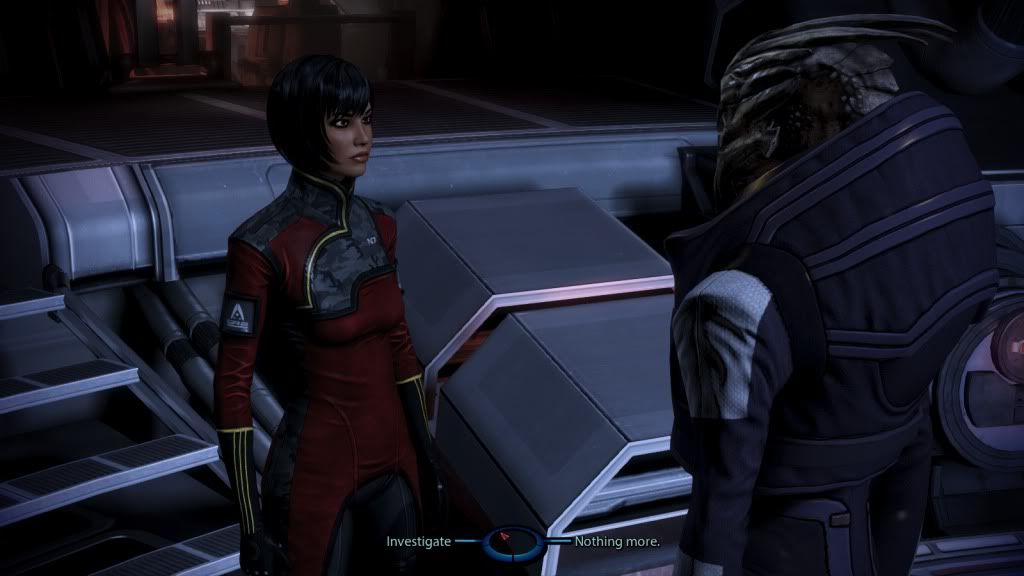This screenshot has width=1024, height=576.
Task: Choose the Investigate dialogue option
Action: (417, 541)
